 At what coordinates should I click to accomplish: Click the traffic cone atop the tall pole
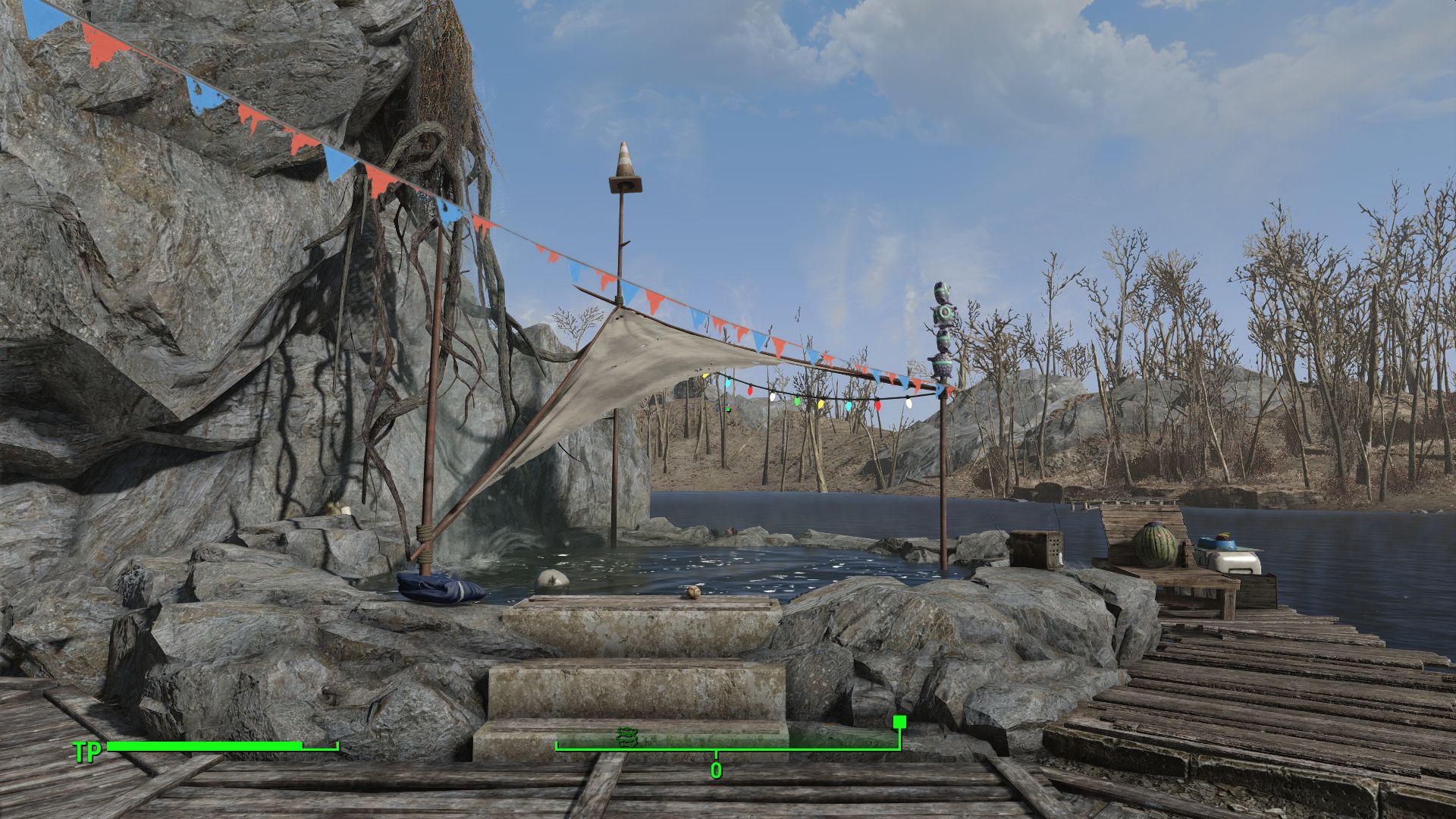[x=625, y=161]
